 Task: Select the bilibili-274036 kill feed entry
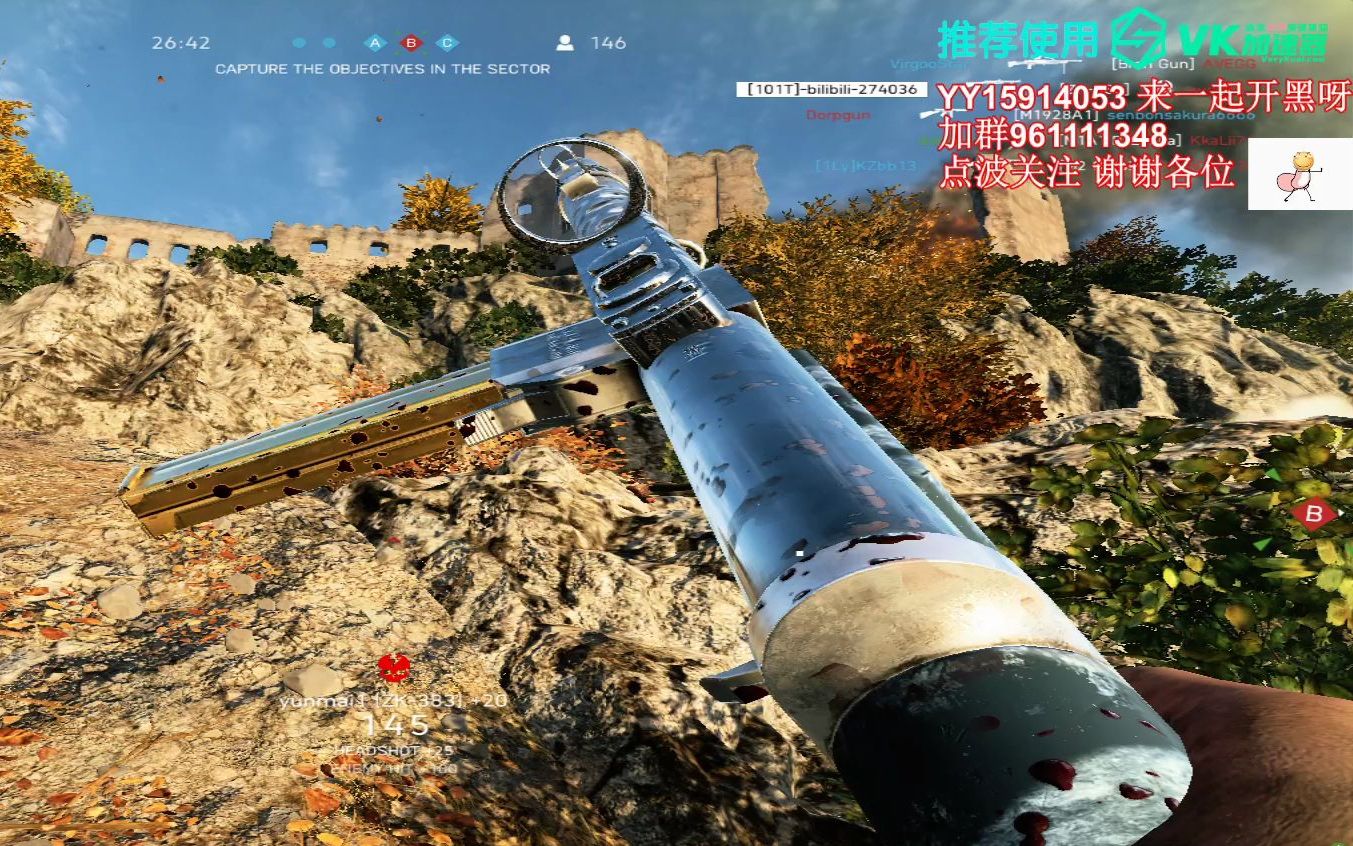click(828, 89)
